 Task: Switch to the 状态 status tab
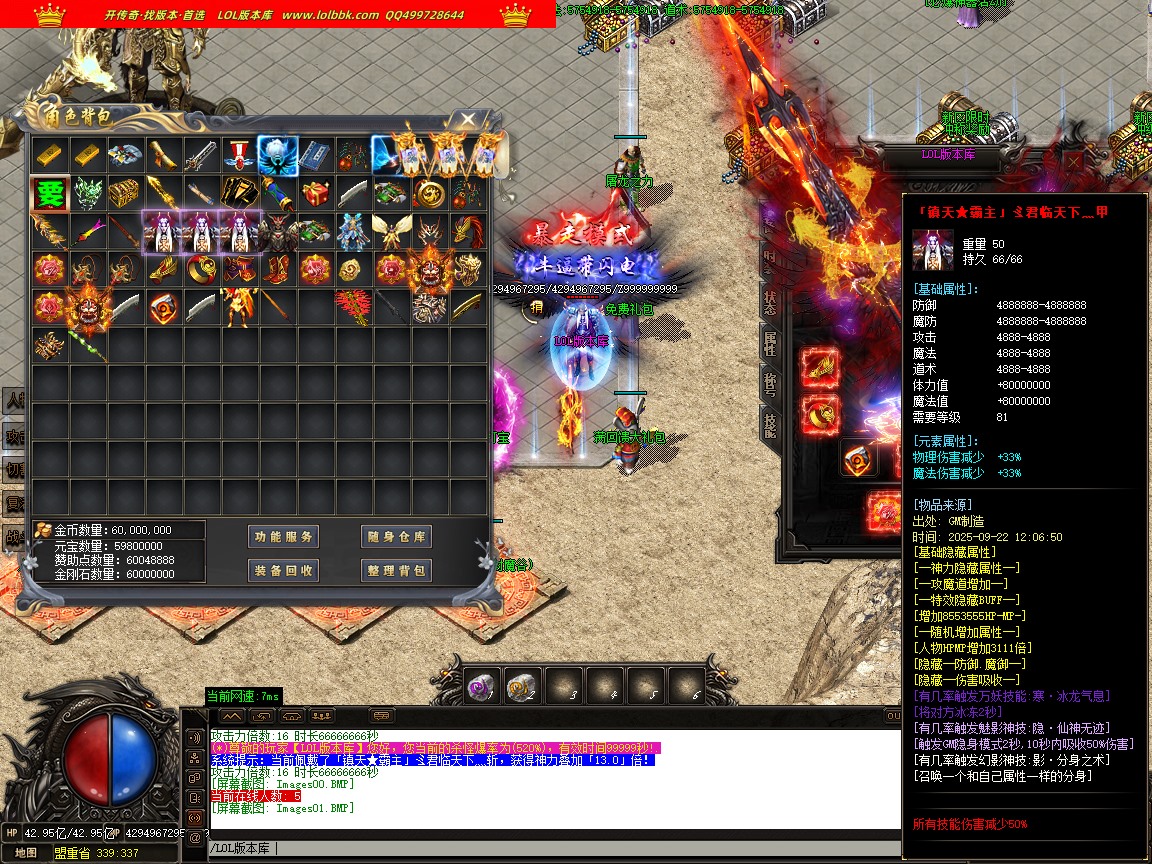tap(770, 302)
